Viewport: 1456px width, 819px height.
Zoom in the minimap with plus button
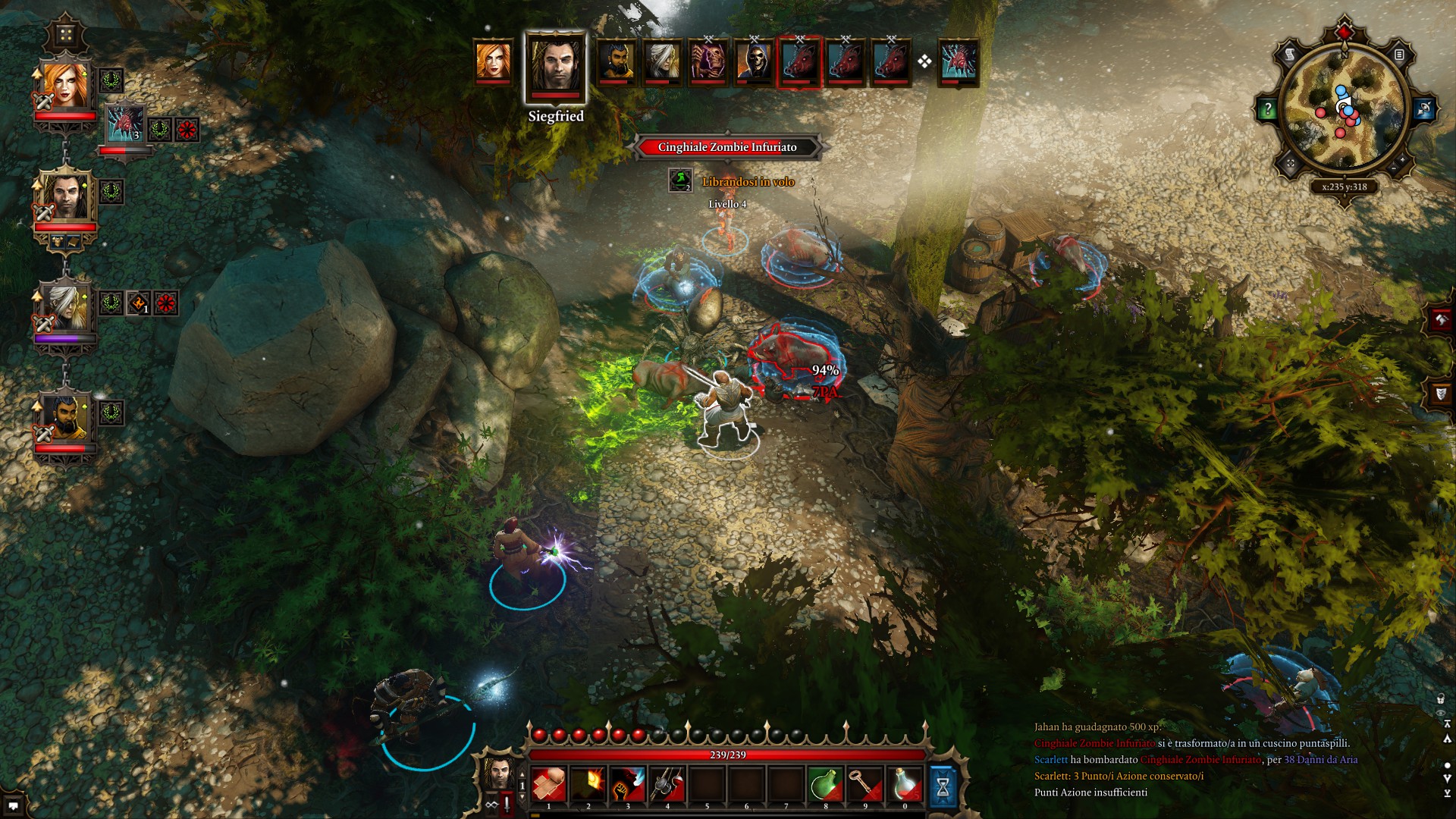1402,161
